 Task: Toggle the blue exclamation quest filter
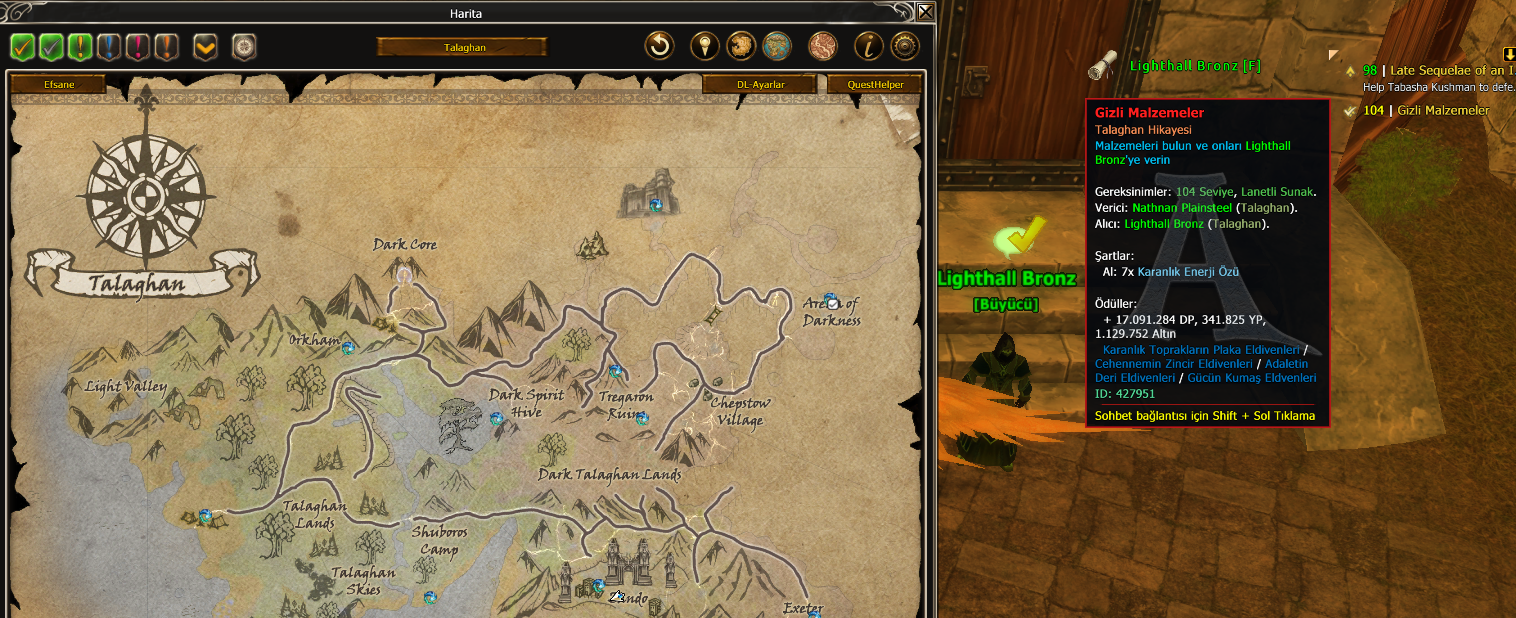pyautogui.click(x=109, y=47)
